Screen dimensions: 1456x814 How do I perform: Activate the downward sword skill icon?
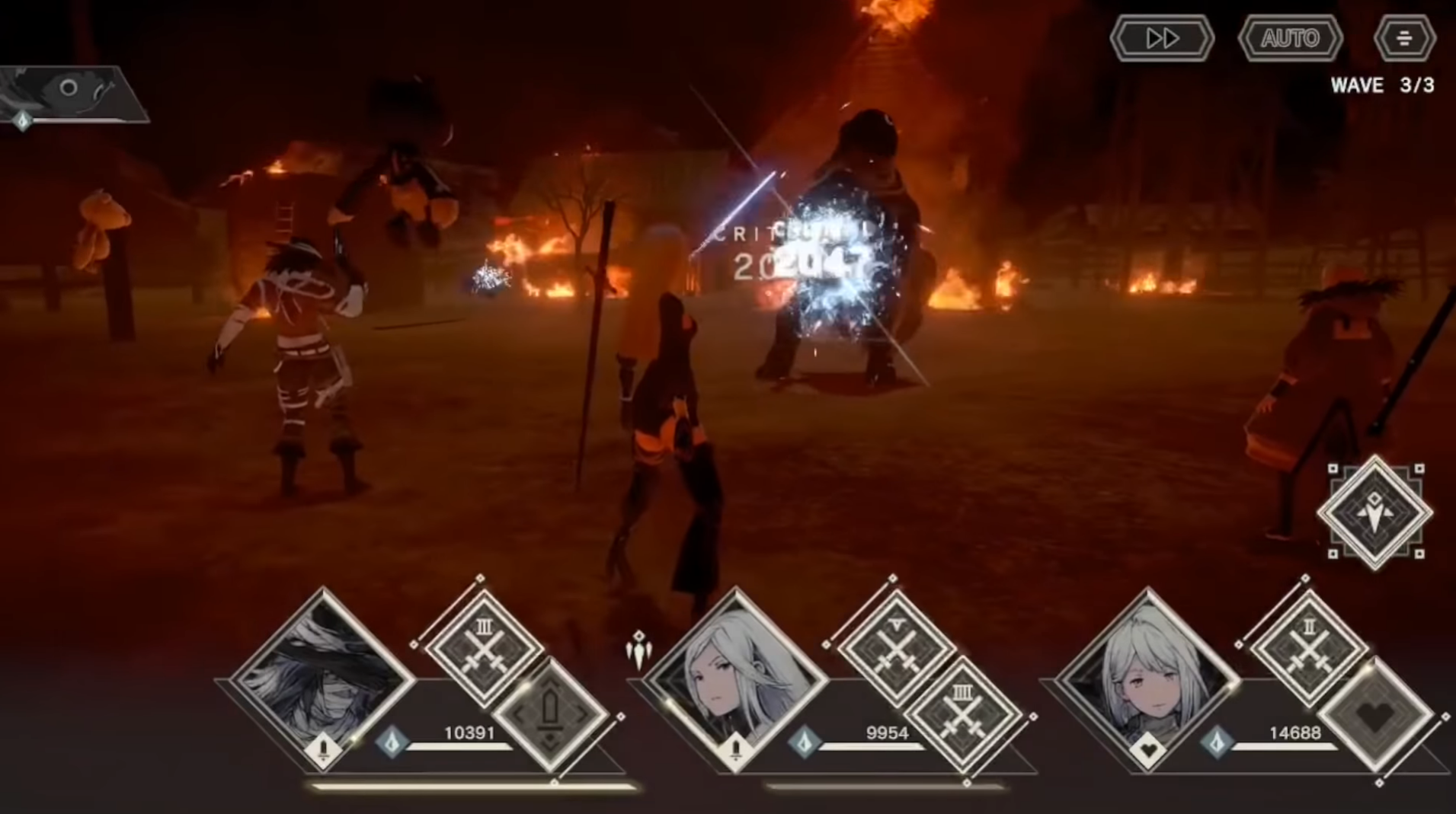click(551, 716)
